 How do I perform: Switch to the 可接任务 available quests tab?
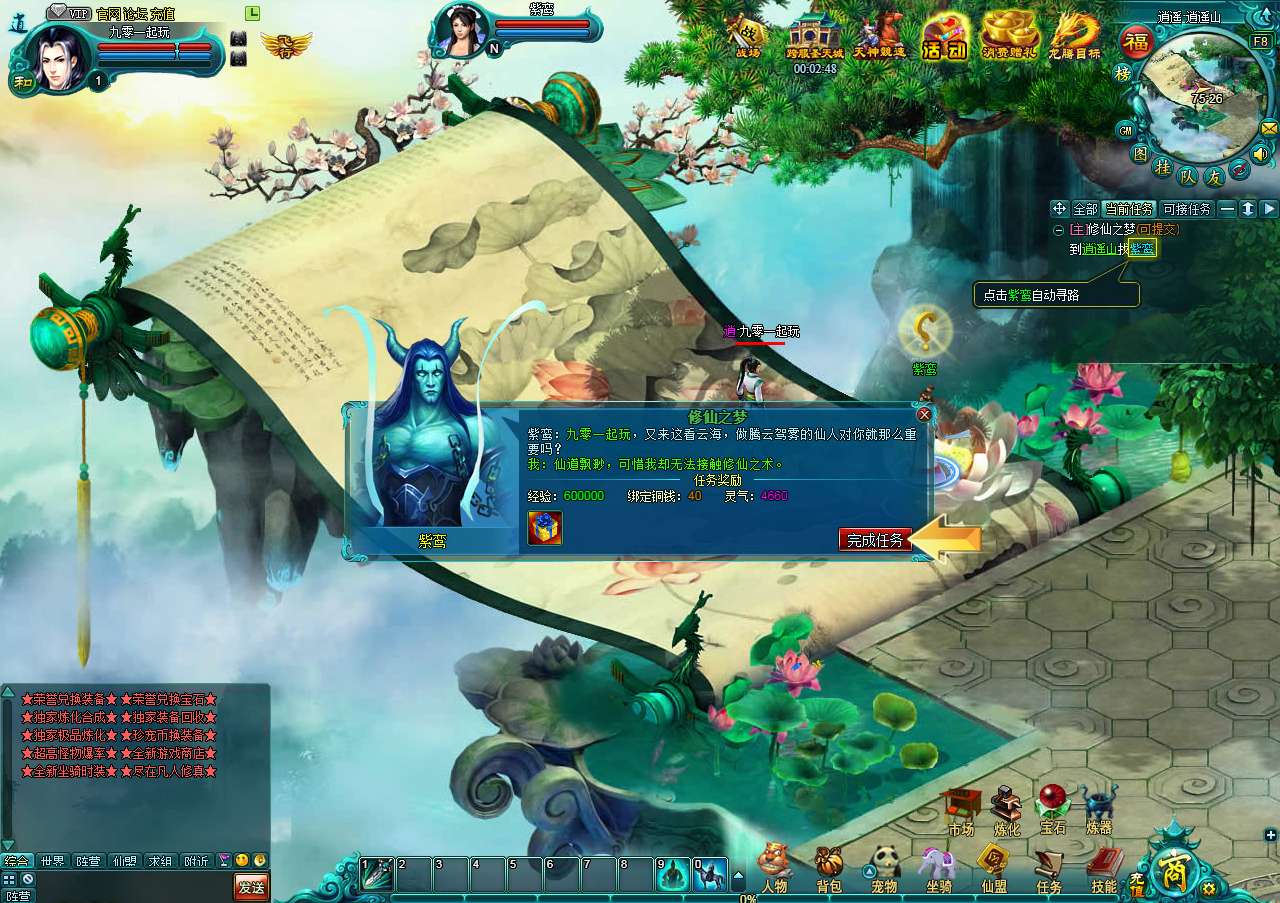(x=1187, y=209)
